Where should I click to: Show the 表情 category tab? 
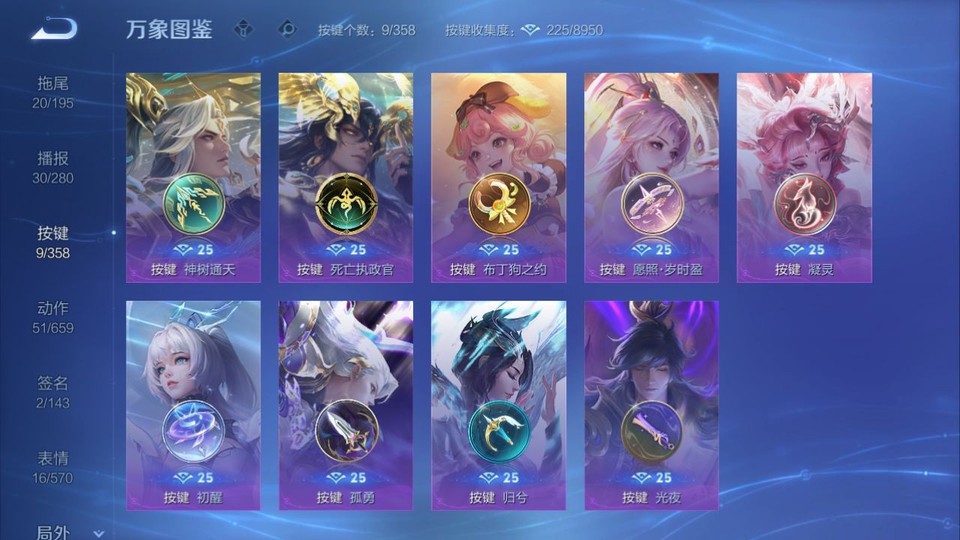tap(53, 467)
